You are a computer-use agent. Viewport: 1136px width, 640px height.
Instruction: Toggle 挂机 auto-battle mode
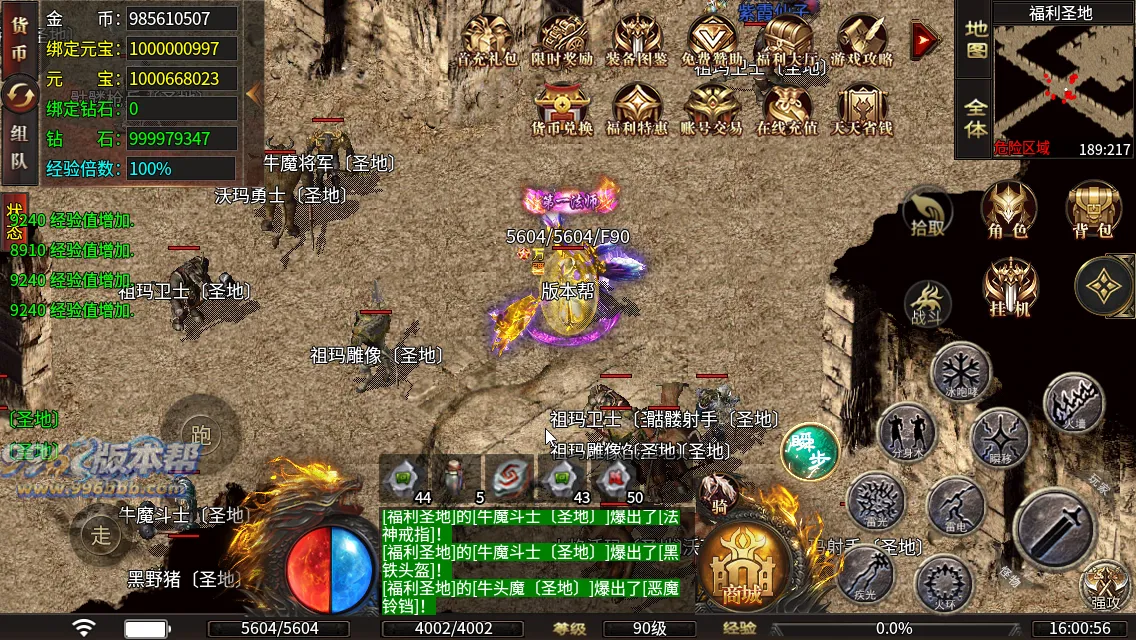(x=1010, y=288)
